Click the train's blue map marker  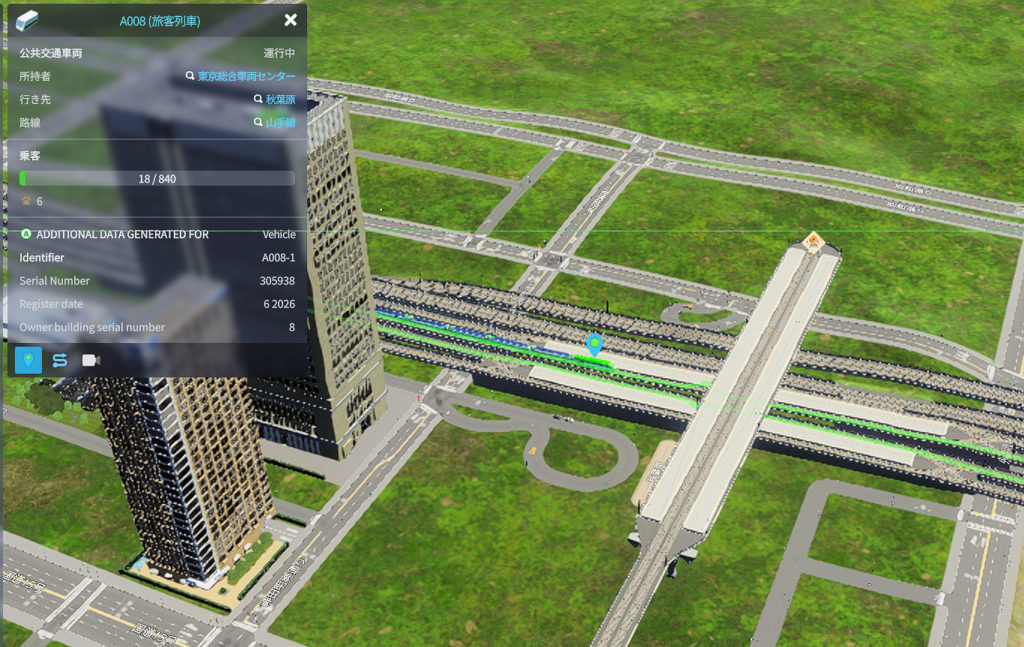tap(595, 345)
